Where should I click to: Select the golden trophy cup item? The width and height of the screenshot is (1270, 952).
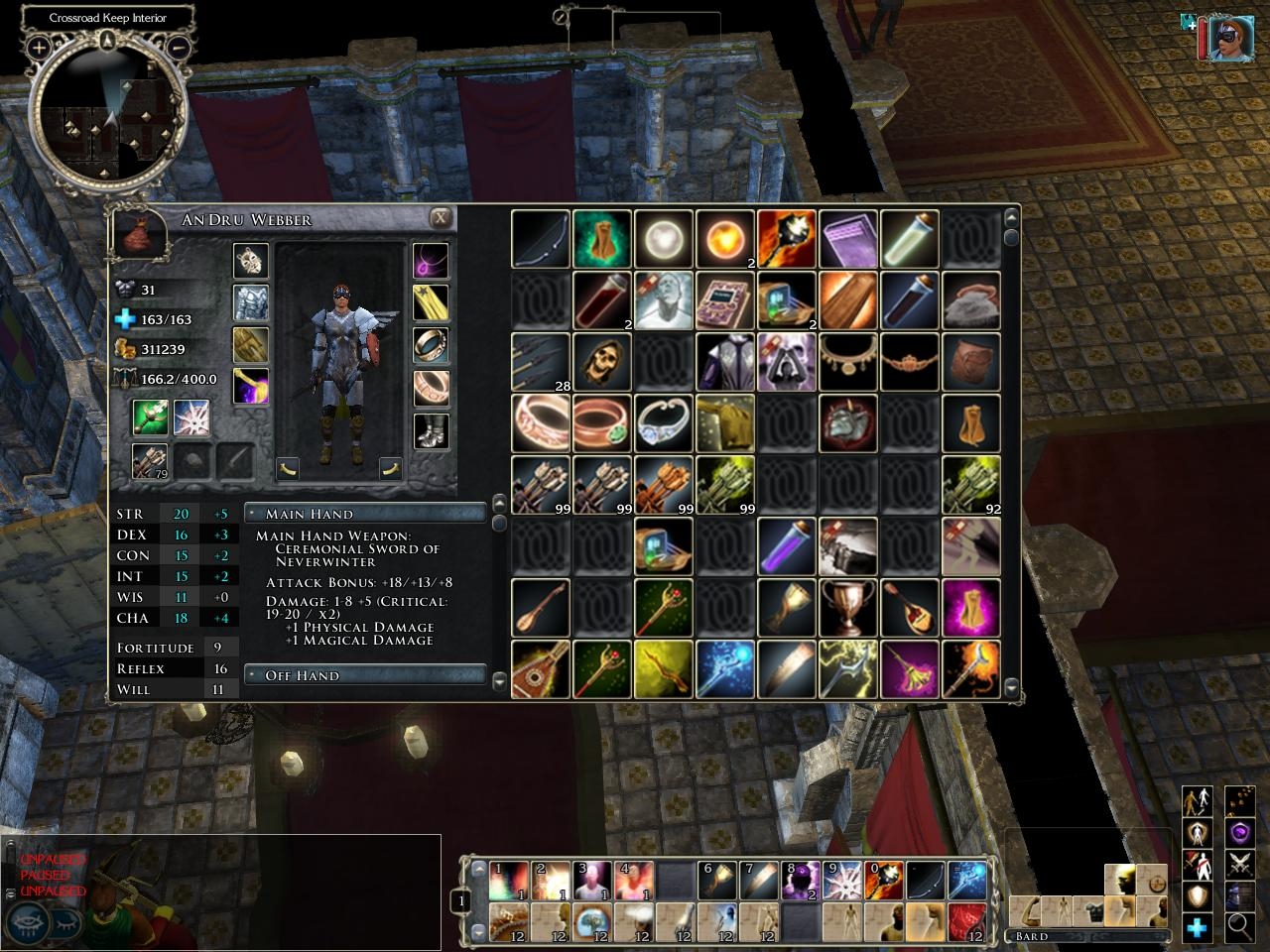[x=848, y=608]
